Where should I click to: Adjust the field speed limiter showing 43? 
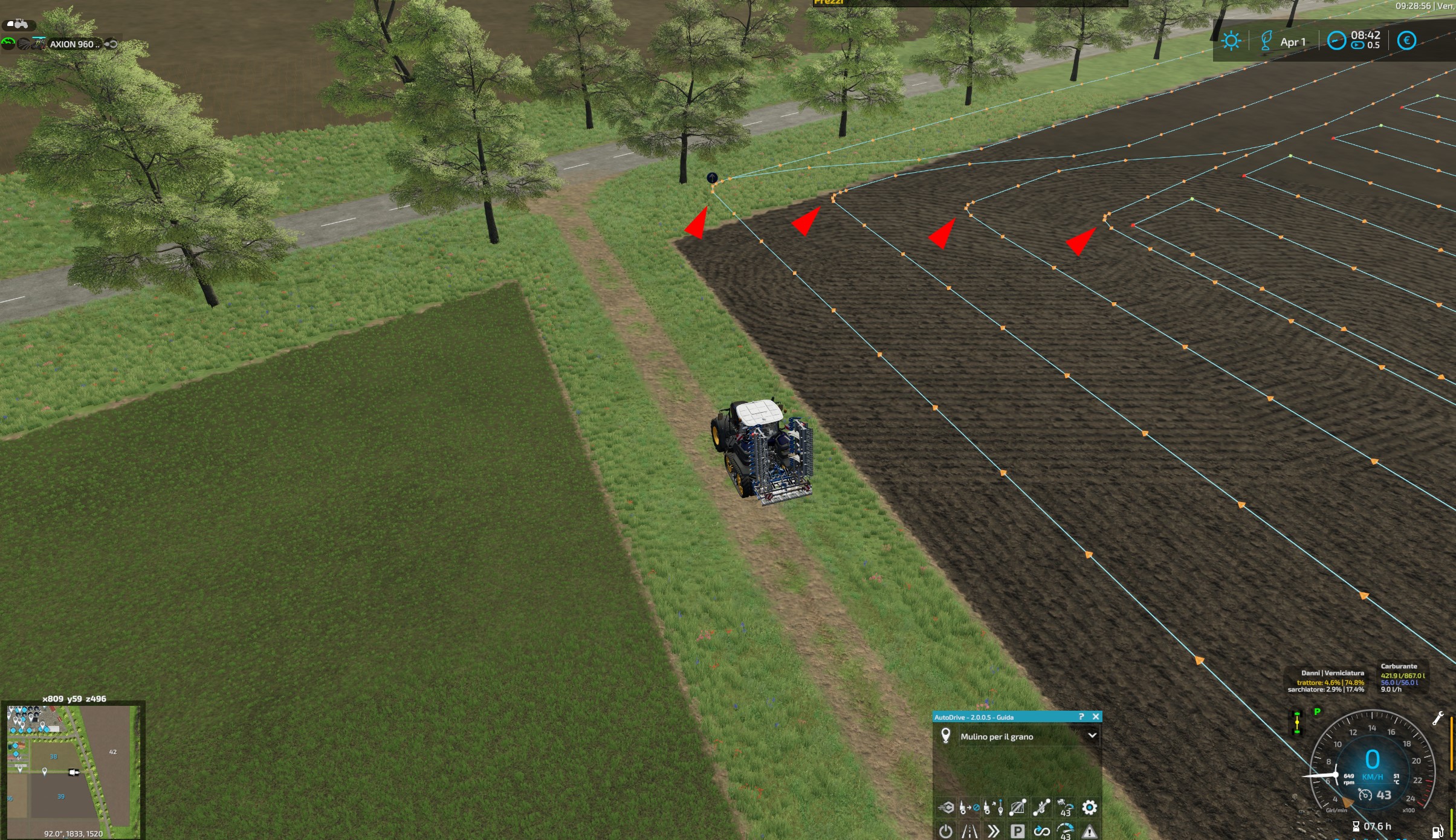[x=1067, y=807]
